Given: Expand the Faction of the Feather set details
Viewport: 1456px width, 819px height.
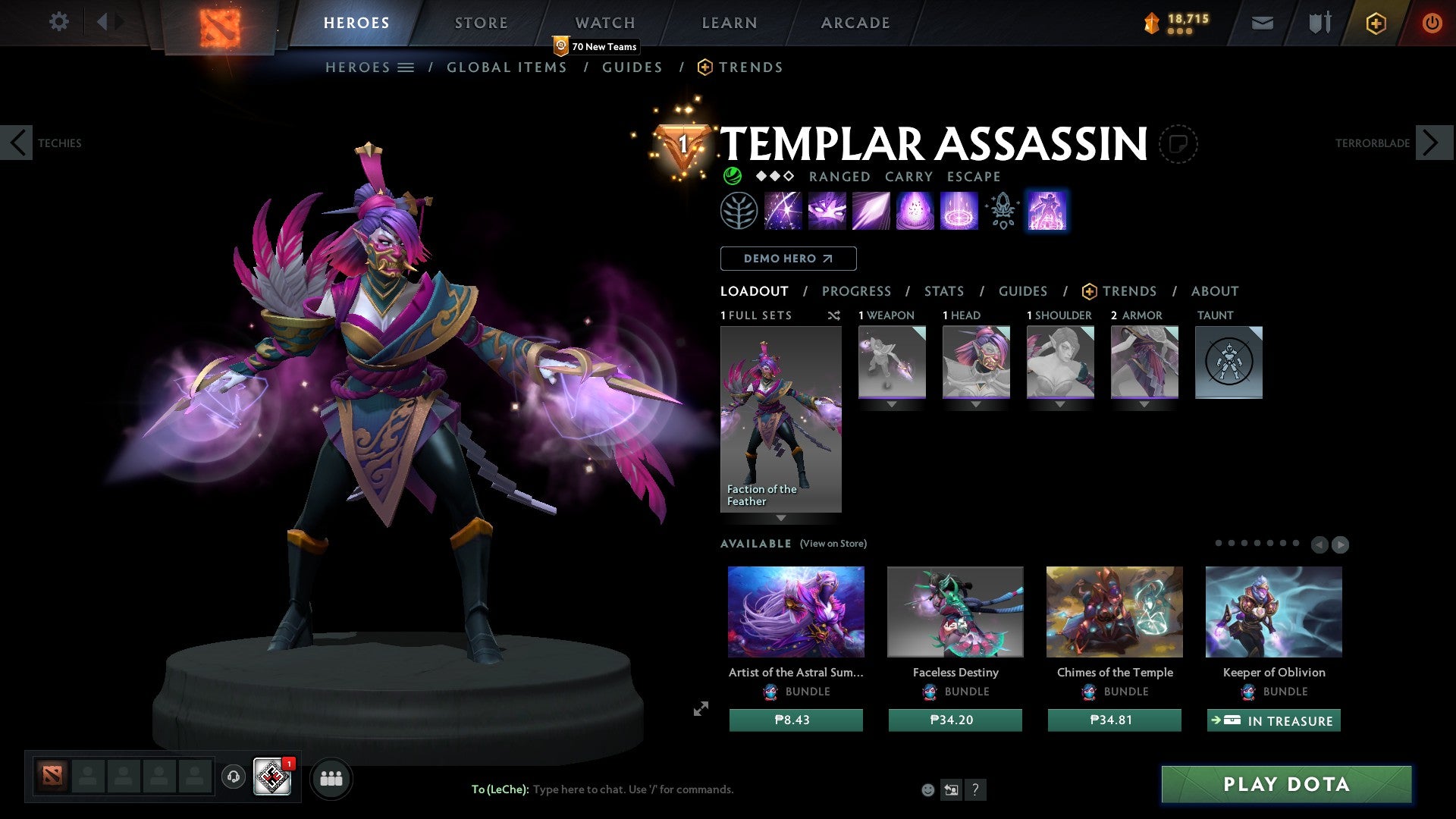Looking at the screenshot, I should point(780,519).
